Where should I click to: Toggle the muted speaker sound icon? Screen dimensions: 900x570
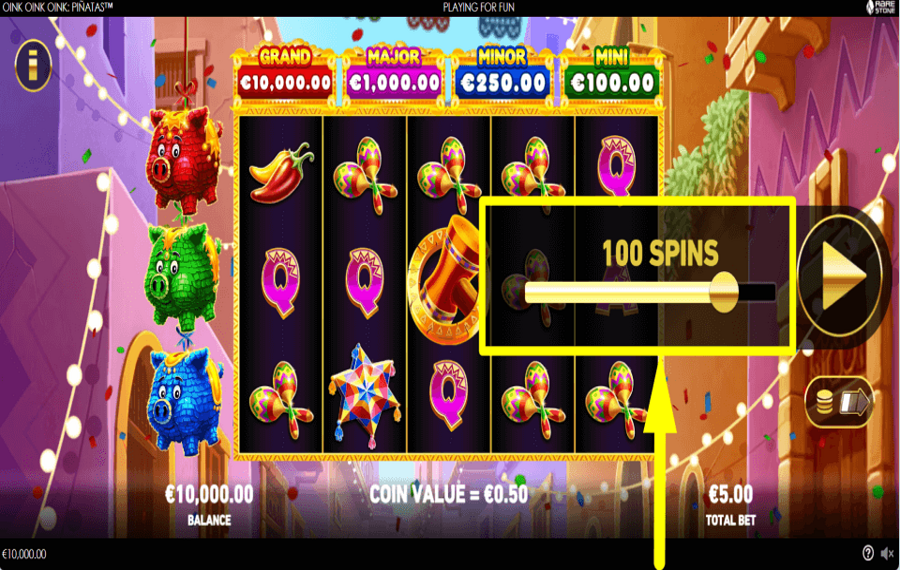click(886, 553)
